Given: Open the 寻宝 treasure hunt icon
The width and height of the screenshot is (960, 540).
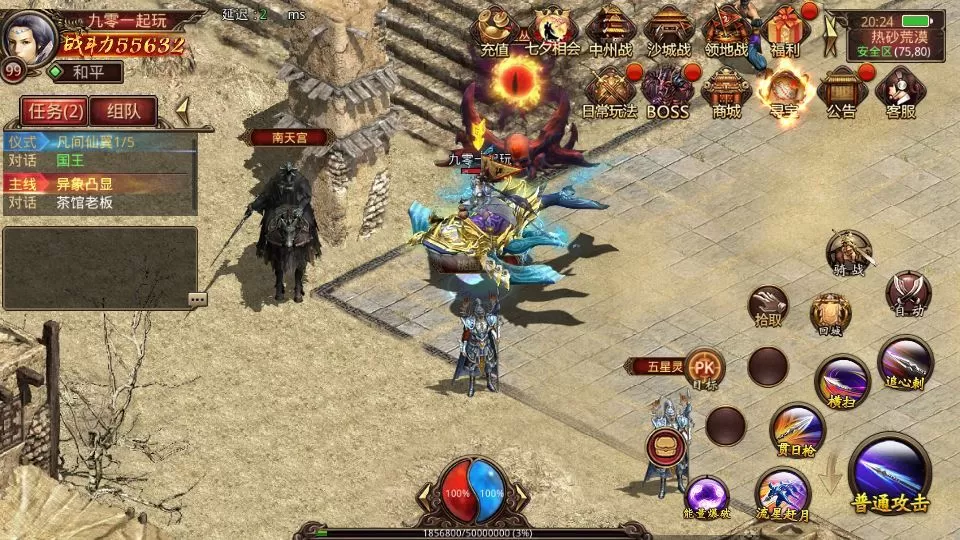Looking at the screenshot, I should (783, 93).
